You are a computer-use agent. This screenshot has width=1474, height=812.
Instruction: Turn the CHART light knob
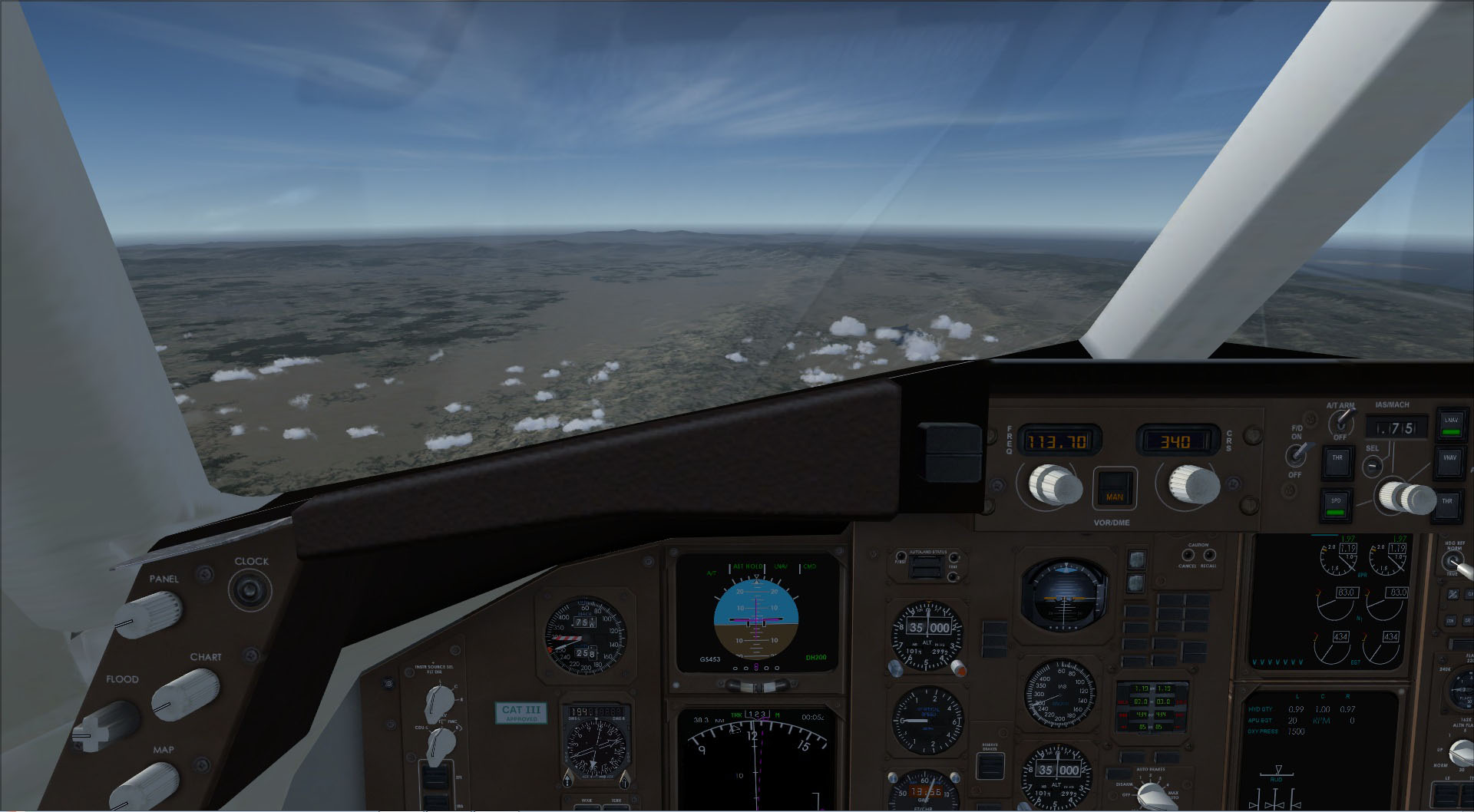click(187, 692)
